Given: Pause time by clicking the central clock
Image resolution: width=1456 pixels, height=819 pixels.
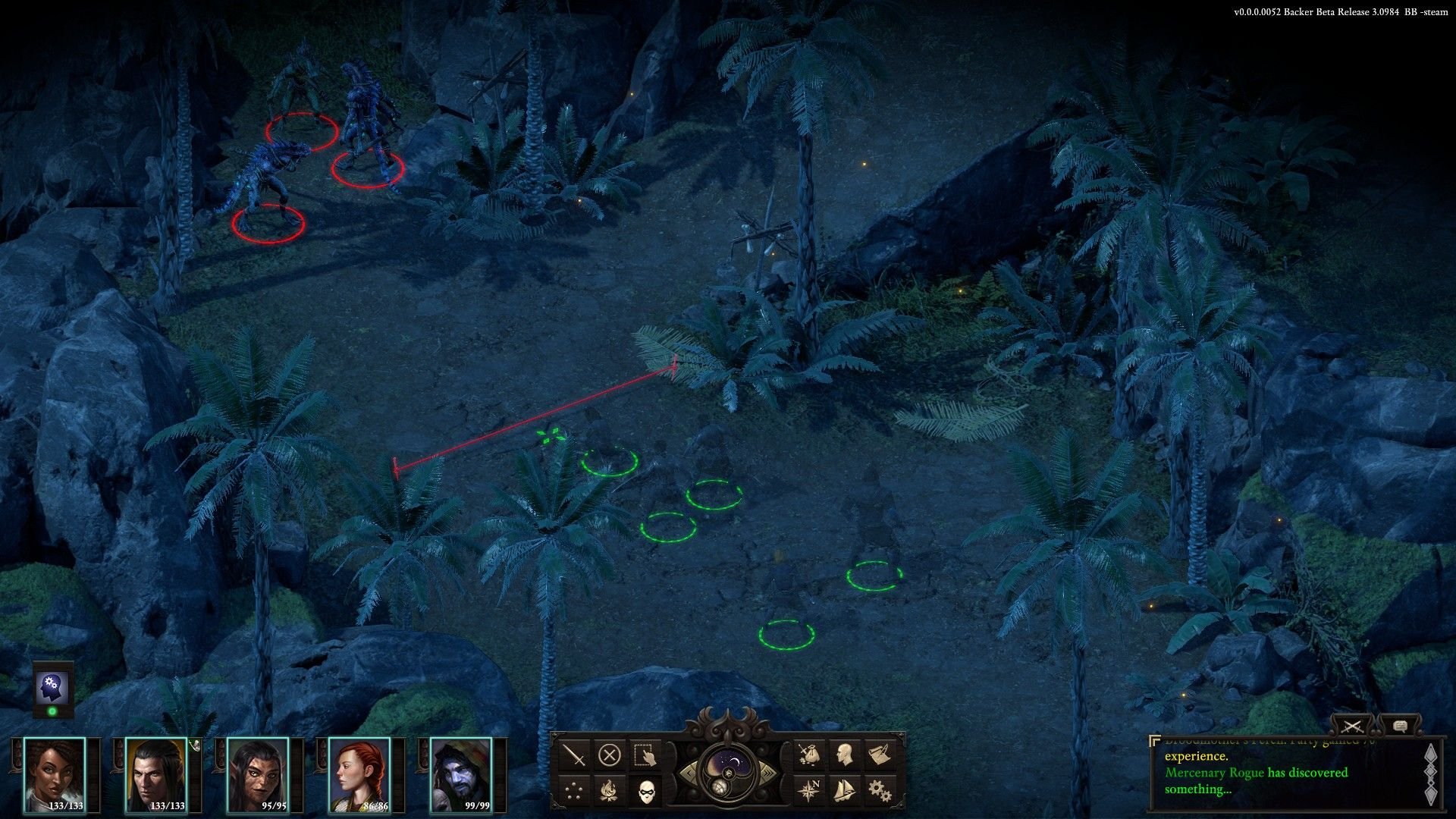Looking at the screenshot, I should (729, 773).
